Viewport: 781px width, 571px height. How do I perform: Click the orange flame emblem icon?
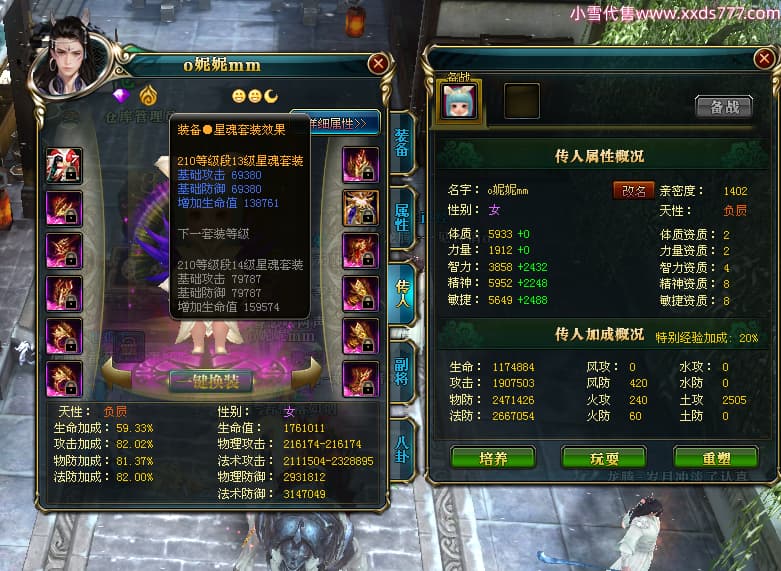(x=148, y=95)
